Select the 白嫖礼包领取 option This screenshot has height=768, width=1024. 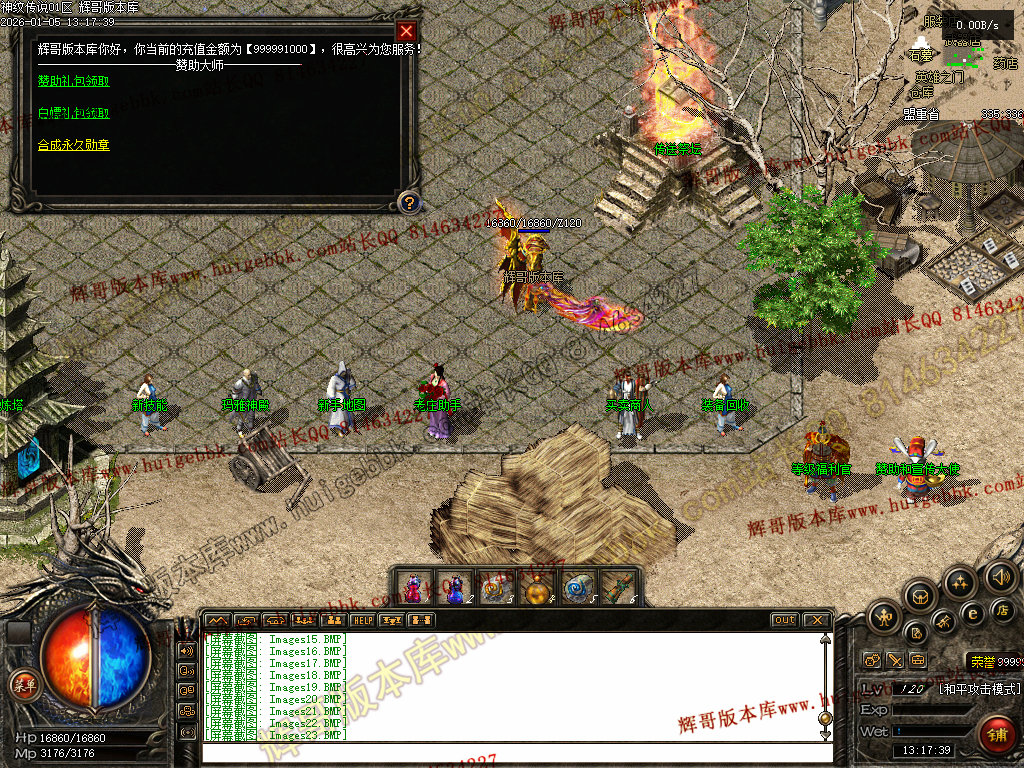pyautogui.click(x=73, y=113)
